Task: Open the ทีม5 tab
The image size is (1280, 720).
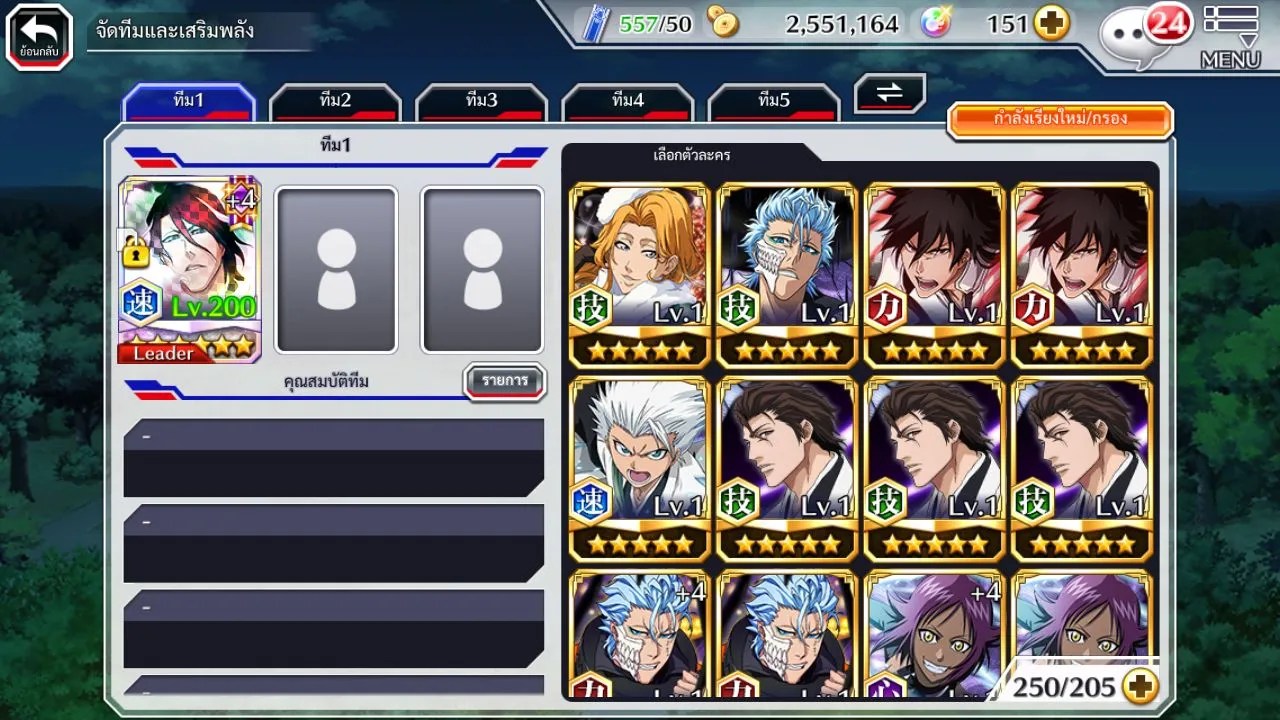Action: click(773, 101)
